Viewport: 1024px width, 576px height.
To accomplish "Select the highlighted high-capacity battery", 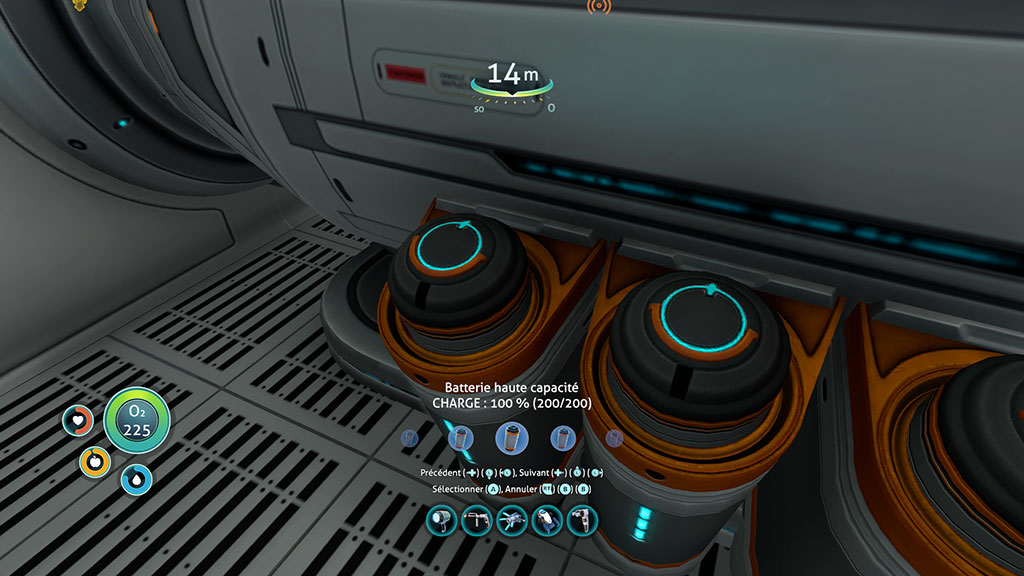I will coord(512,438).
